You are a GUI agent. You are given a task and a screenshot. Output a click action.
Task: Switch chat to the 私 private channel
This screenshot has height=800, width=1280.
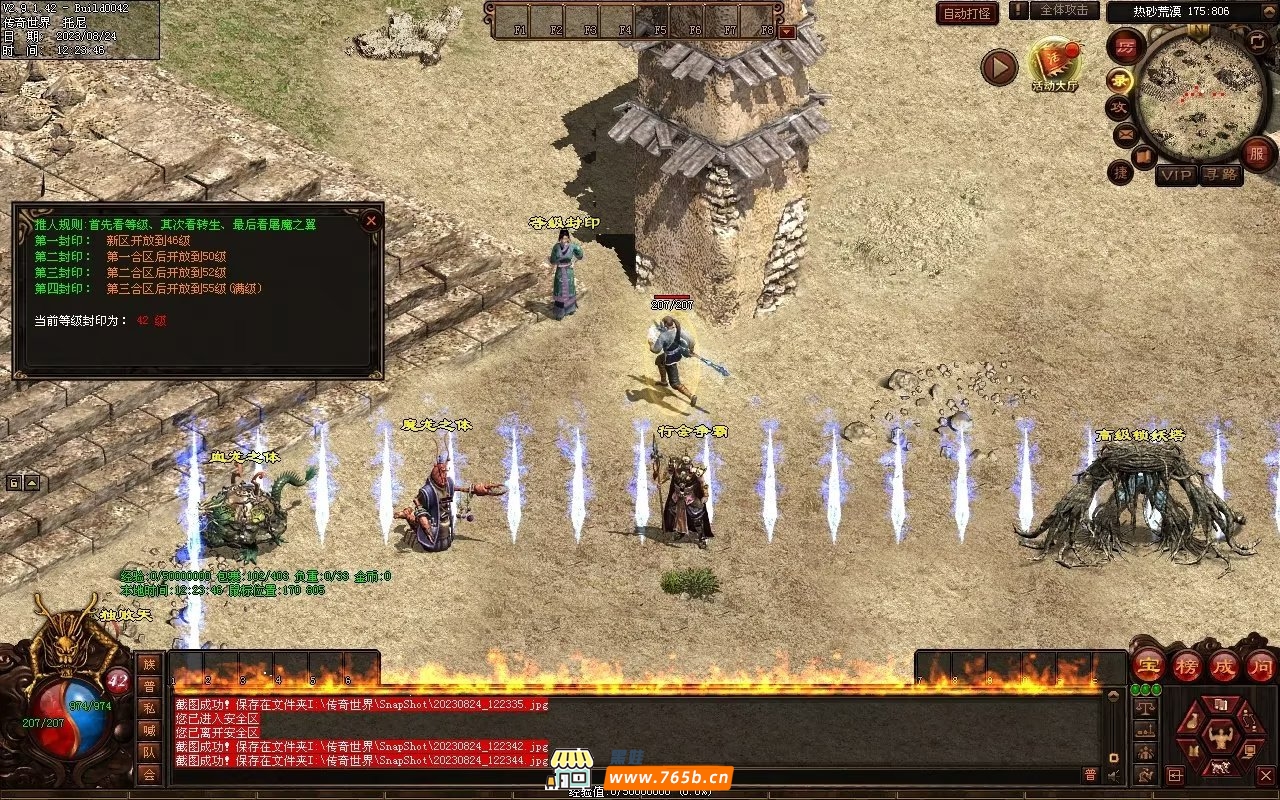[x=149, y=707]
